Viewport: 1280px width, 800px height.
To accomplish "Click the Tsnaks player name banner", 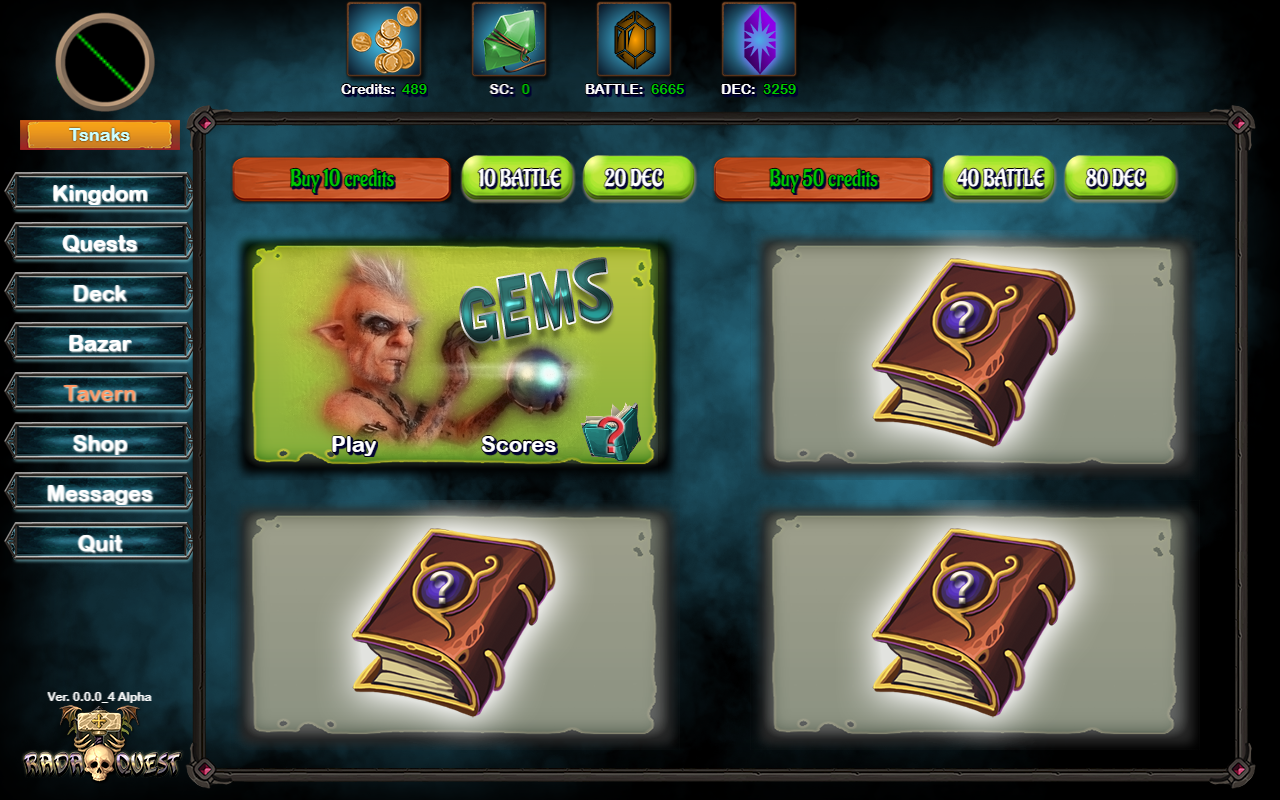I will [x=100, y=135].
